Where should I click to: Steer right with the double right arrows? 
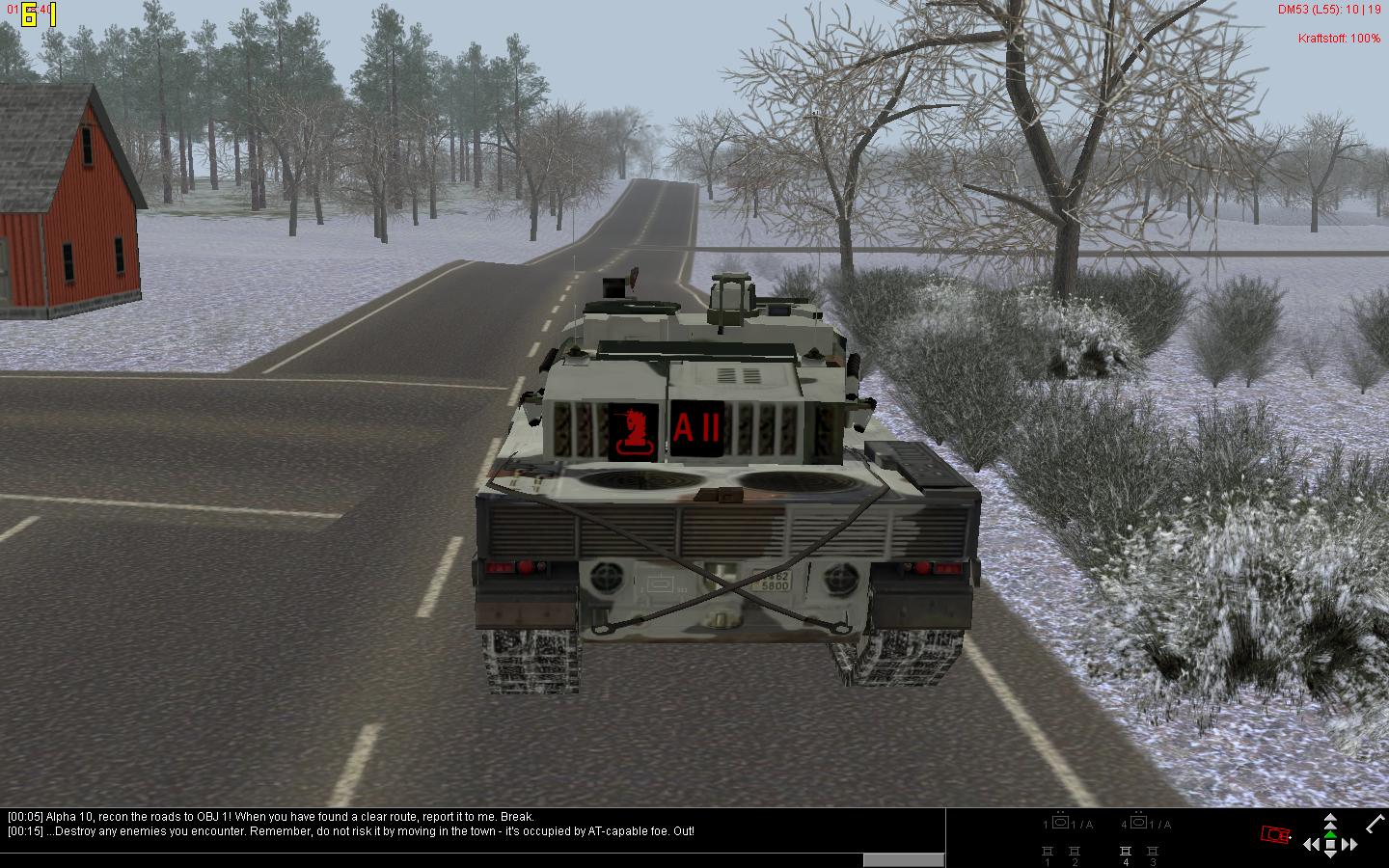pyautogui.click(x=1349, y=845)
